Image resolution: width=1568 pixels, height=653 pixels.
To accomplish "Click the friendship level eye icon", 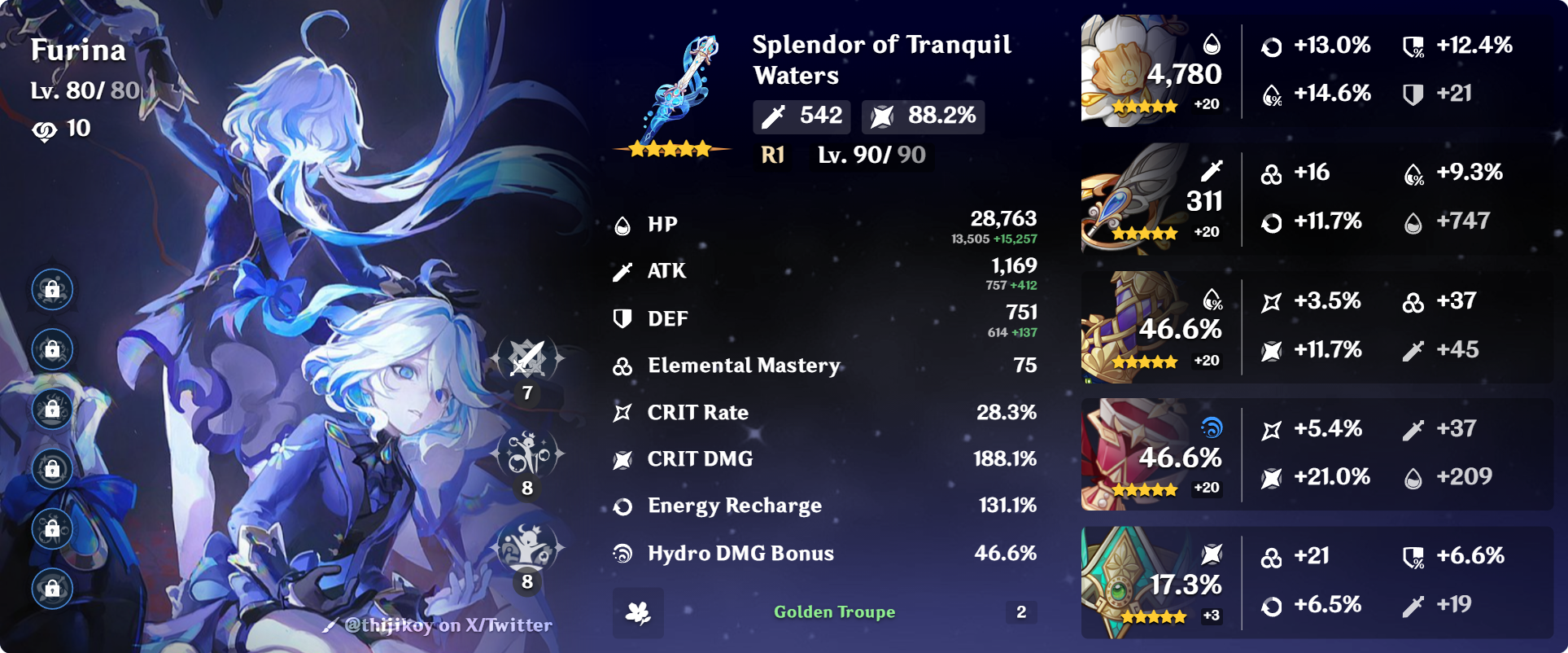I will point(45,128).
